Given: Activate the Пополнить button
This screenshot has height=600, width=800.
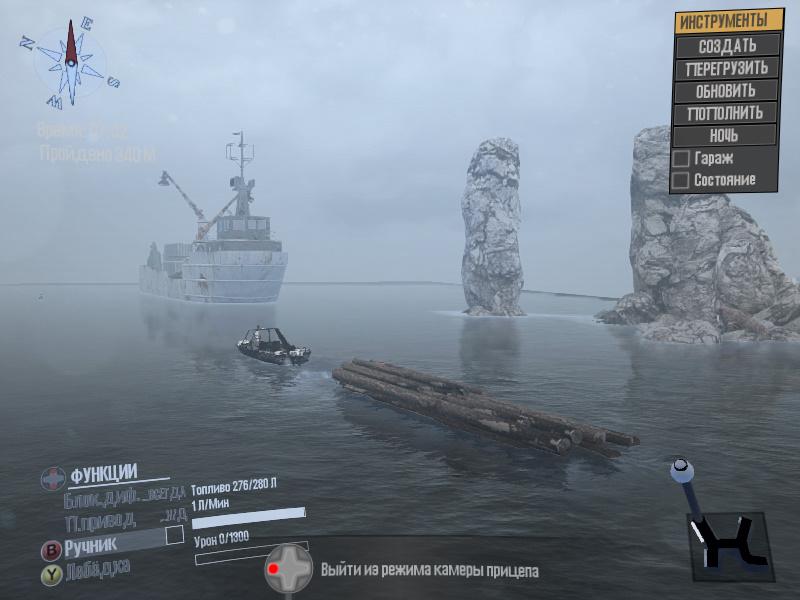Looking at the screenshot, I should pyautogui.click(x=726, y=113).
